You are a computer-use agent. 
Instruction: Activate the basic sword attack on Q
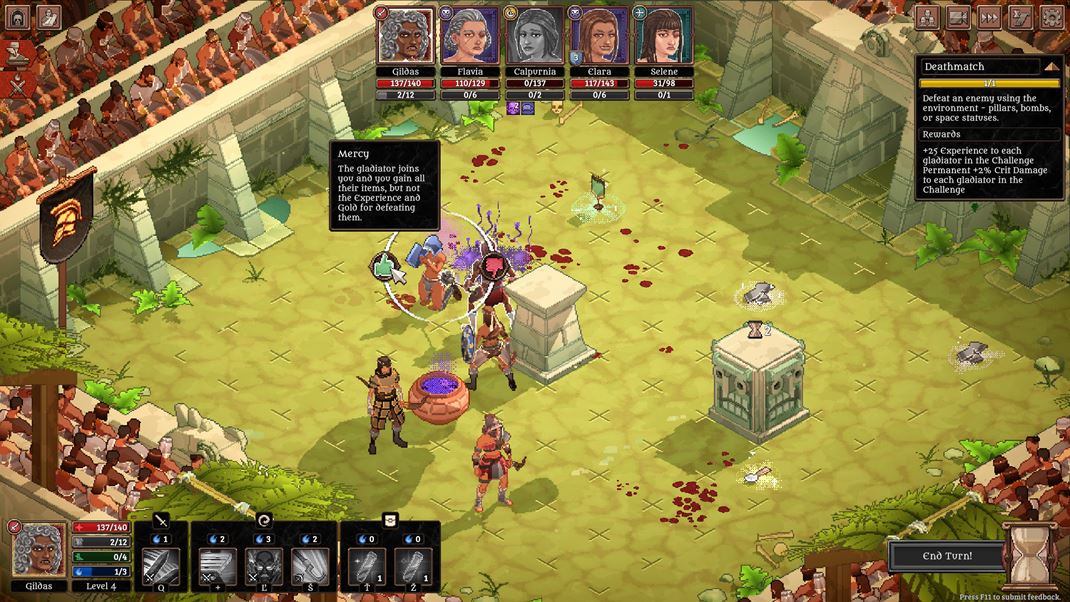(161, 567)
